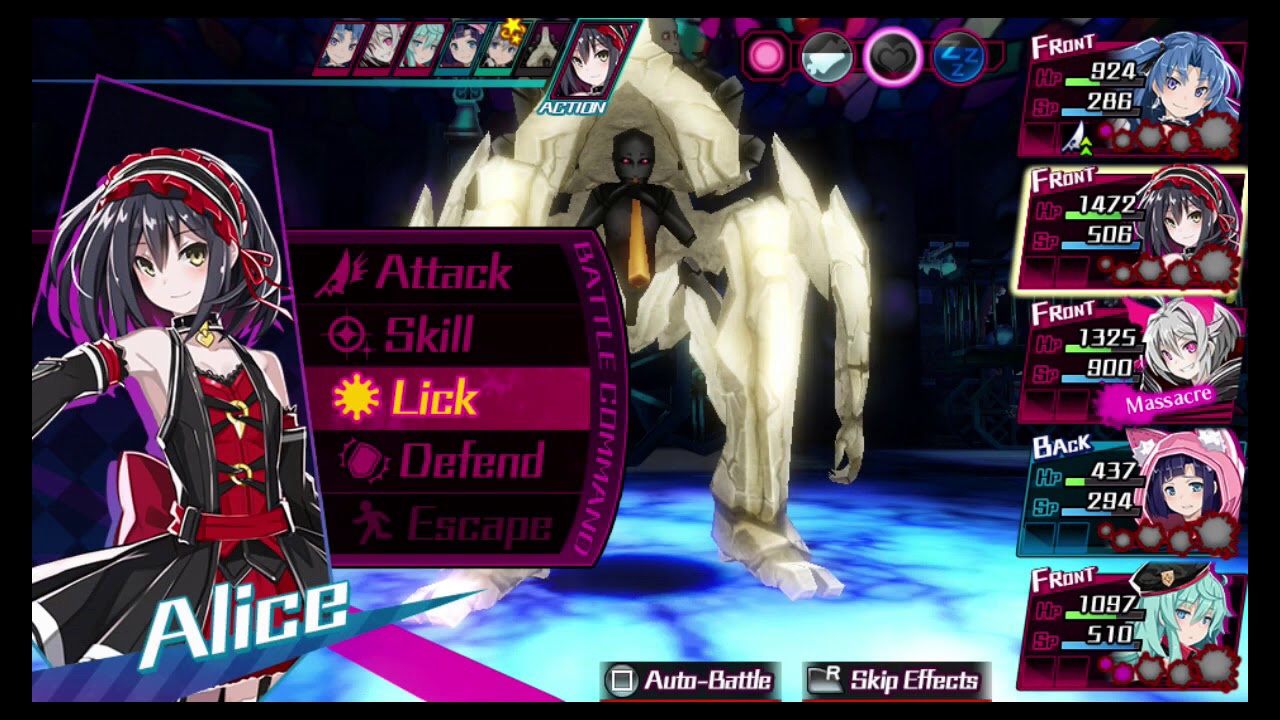
Task: Activate Skip Effects
Action: (x=896, y=681)
